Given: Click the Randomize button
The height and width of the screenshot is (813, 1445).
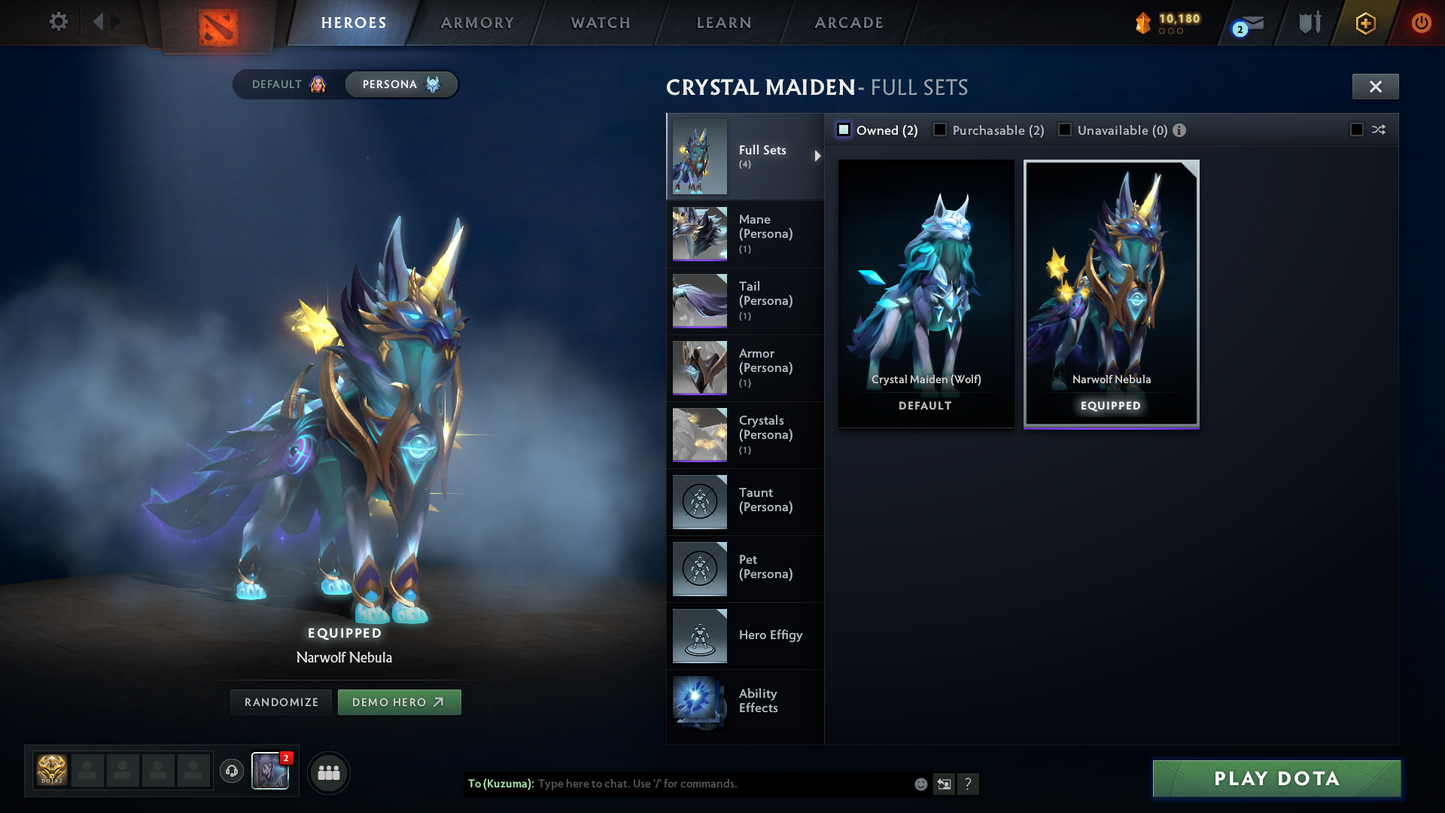Looking at the screenshot, I should point(280,702).
